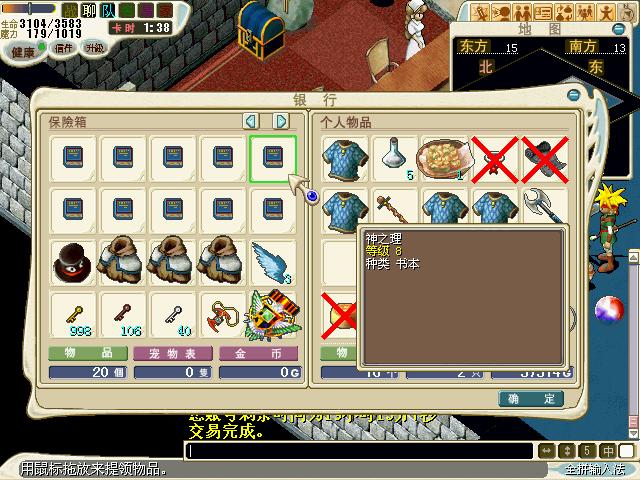Go to next safe deposit page

[281, 121]
